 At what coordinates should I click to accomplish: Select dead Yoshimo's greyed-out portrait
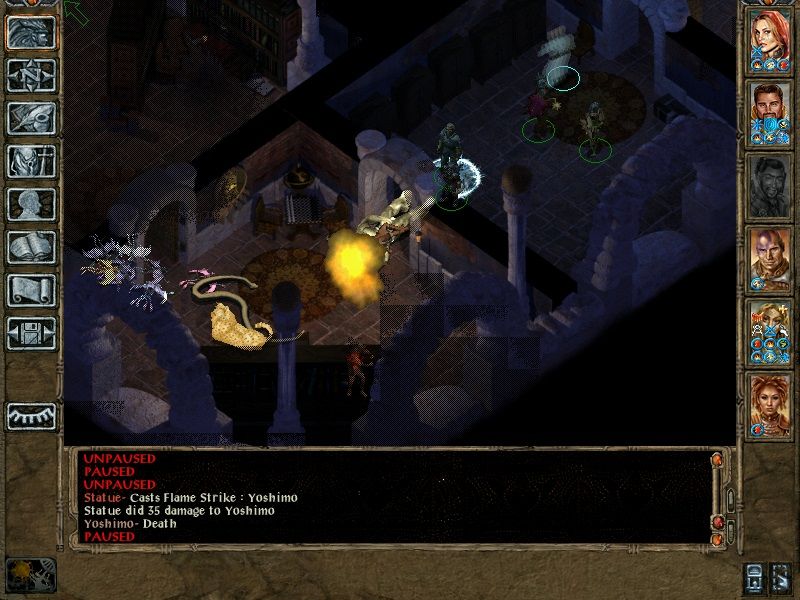(x=770, y=184)
